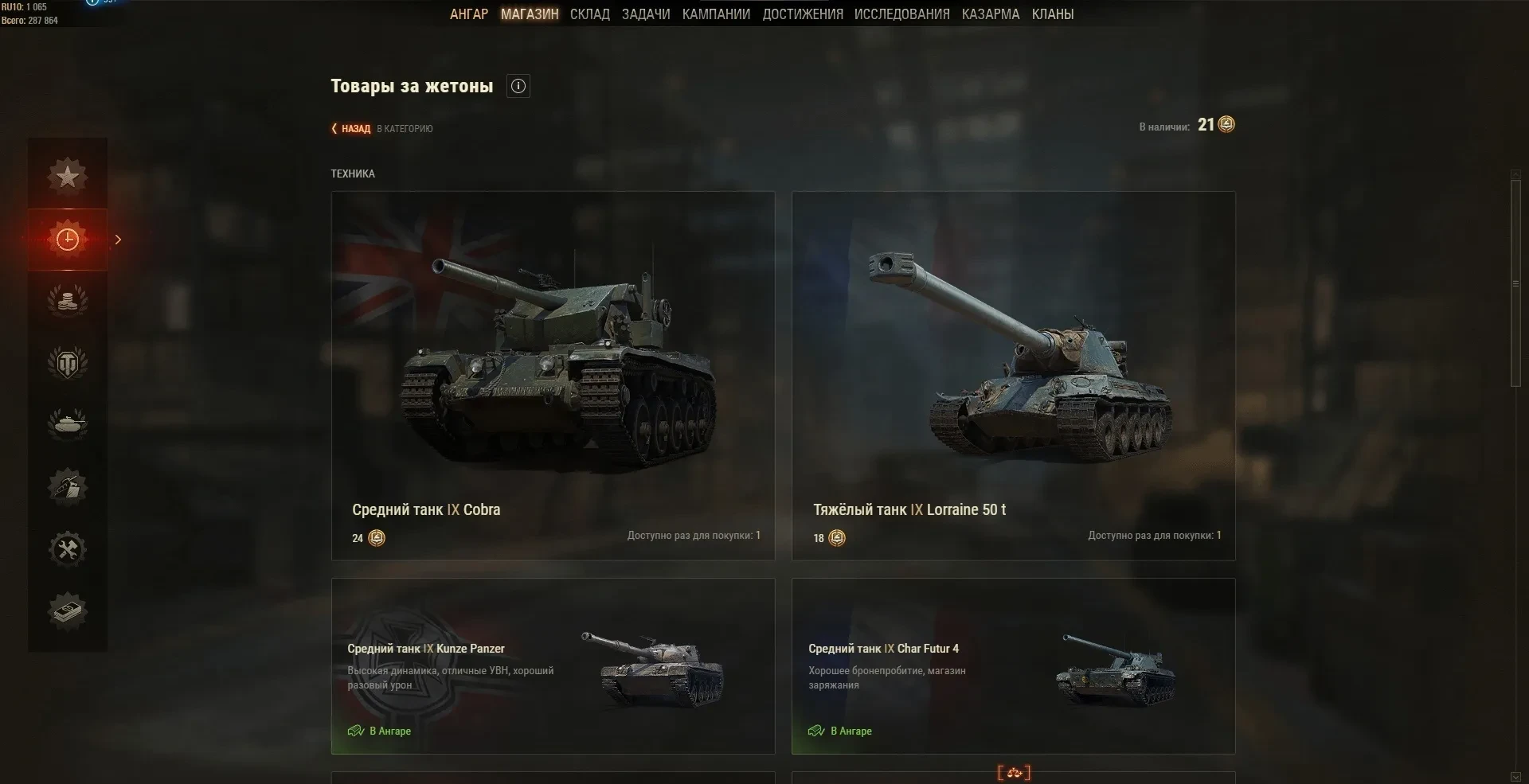Choose the Lorraine 50 t heavy tank card
Viewport: 1529px width, 784px height.
[x=1013, y=376]
